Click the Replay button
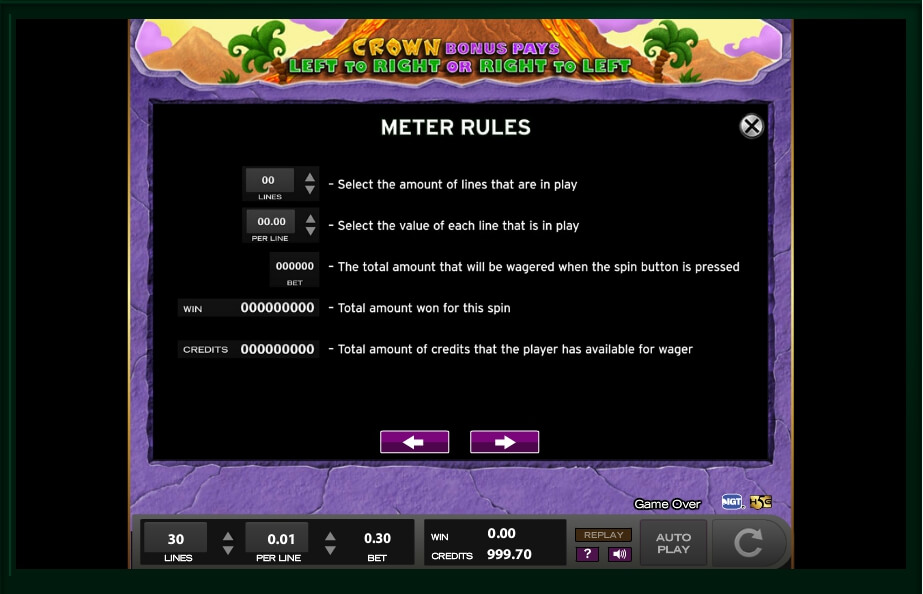The image size is (923, 594). point(603,535)
